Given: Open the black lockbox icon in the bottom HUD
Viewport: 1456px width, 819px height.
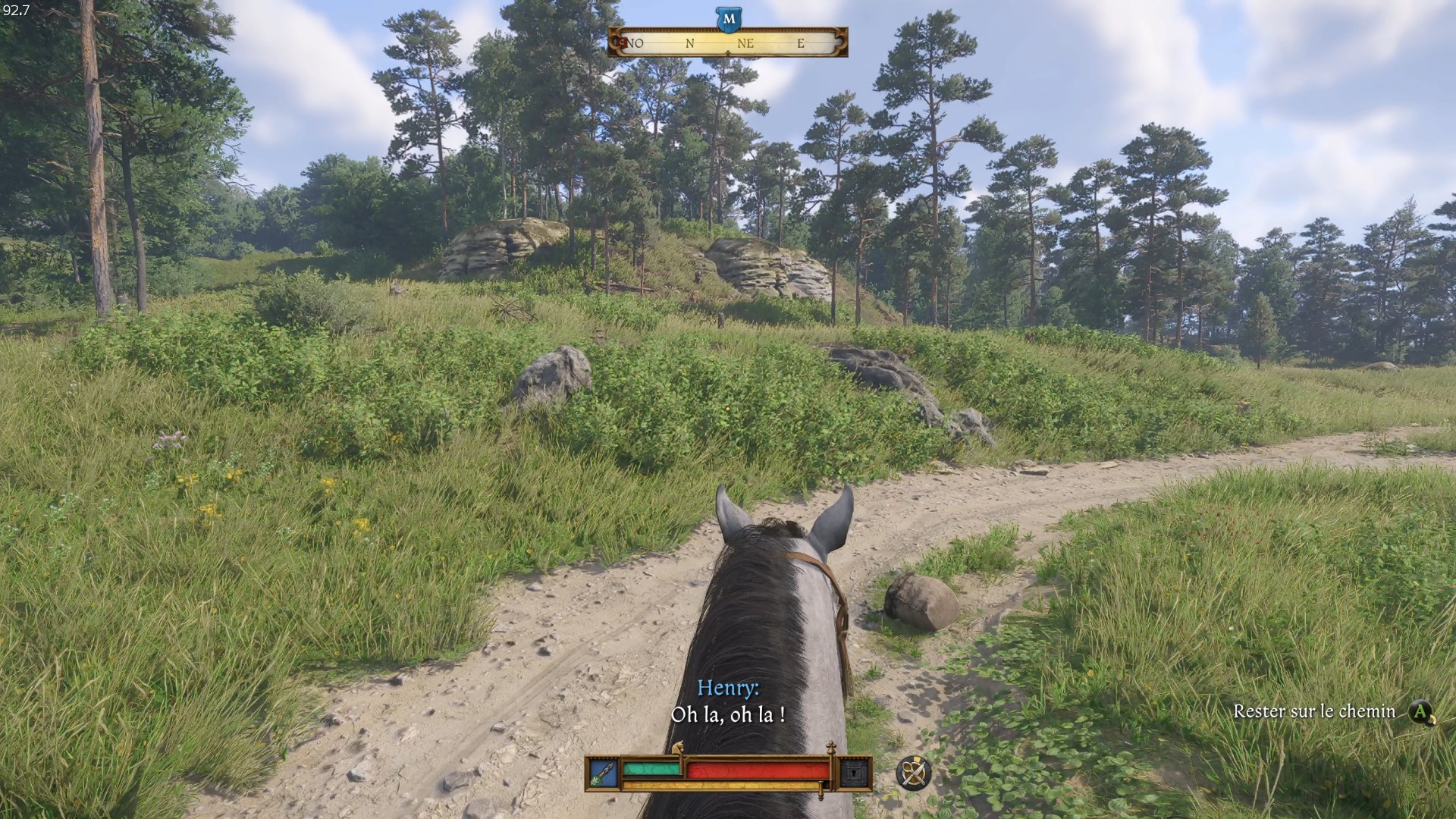Looking at the screenshot, I should pyautogui.click(x=852, y=773).
